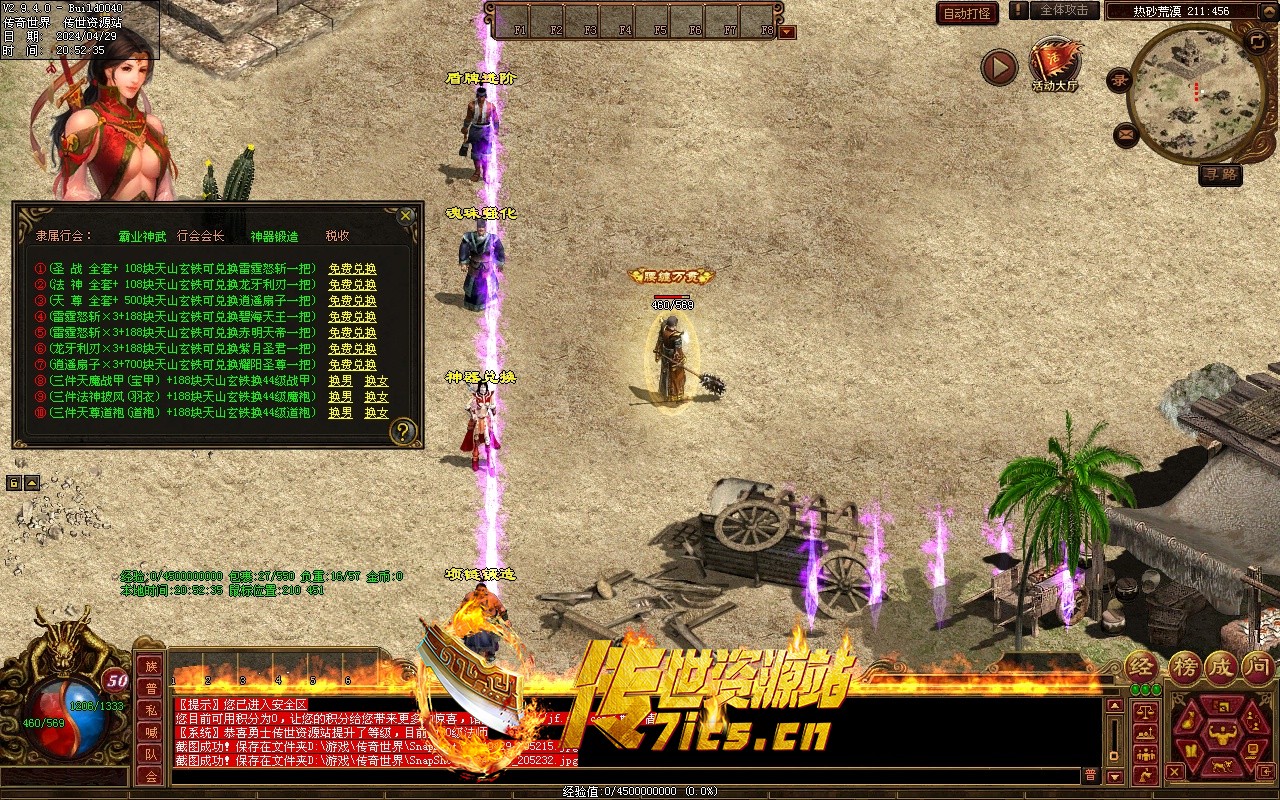Viewport: 1280px width, 800px height.
Task: Switch chat channel to 族 tab
Action: pos(150,666)
